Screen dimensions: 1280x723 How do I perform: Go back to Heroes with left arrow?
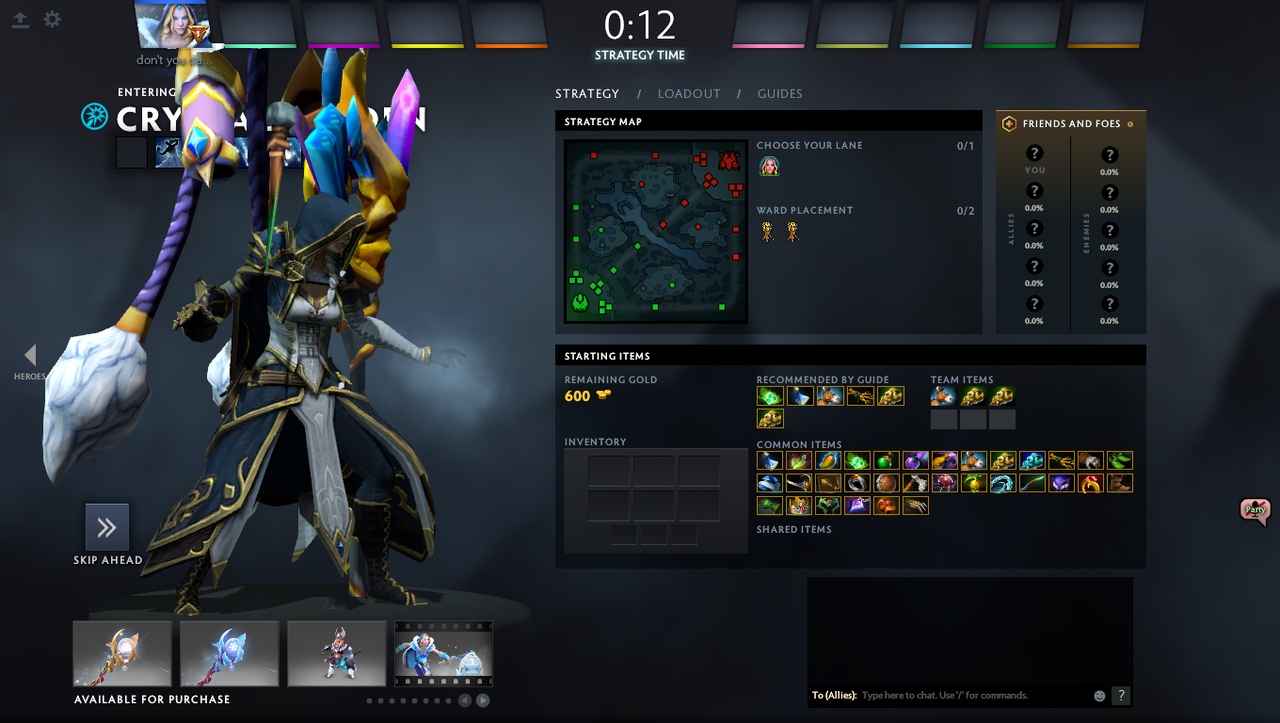click(30, 355)
